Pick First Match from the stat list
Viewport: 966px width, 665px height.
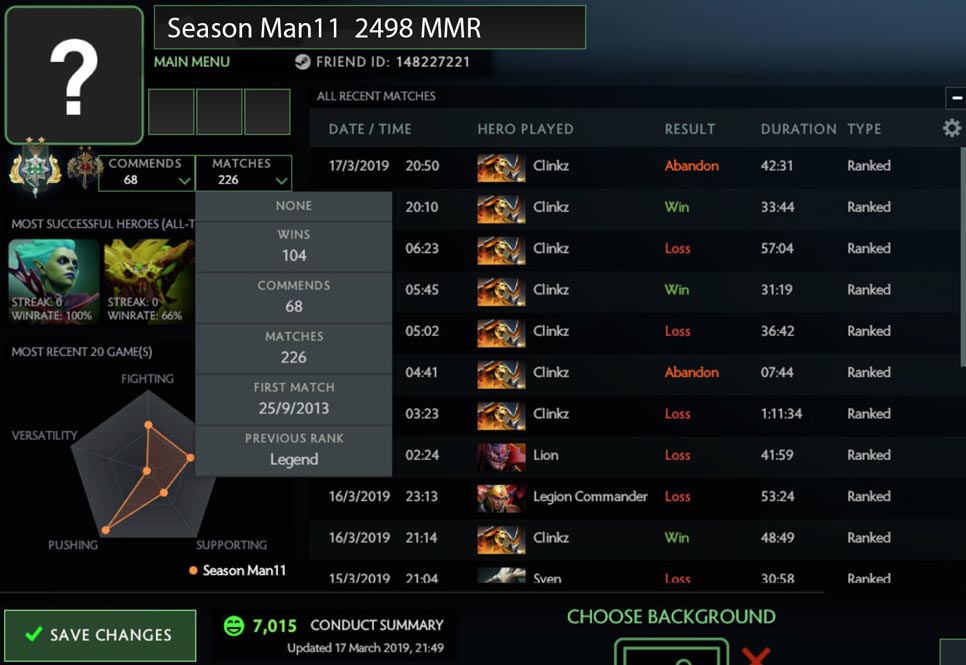point(294,398)
